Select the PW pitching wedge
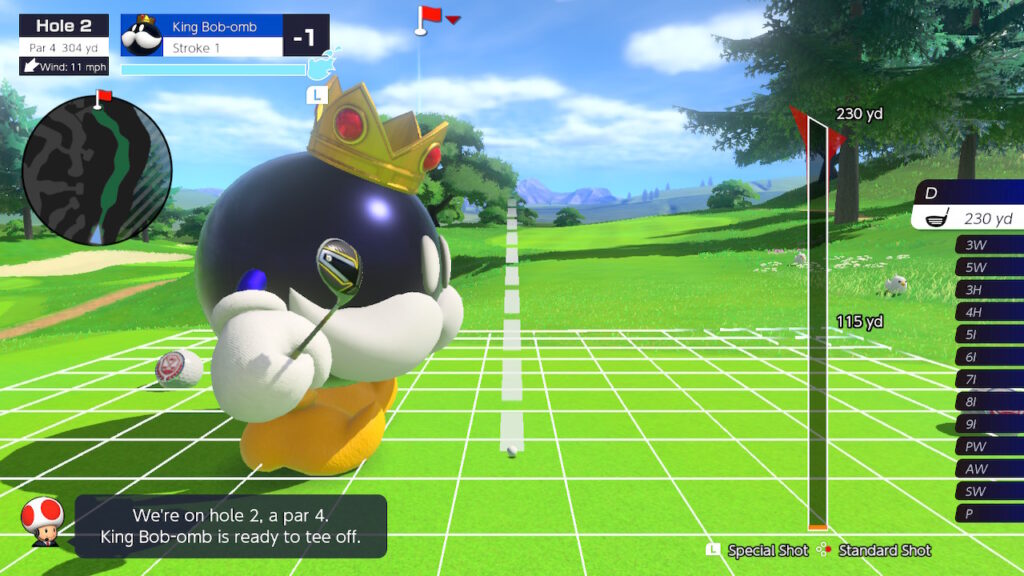The height and width of the screenshot is (576, 1024). 988,447
